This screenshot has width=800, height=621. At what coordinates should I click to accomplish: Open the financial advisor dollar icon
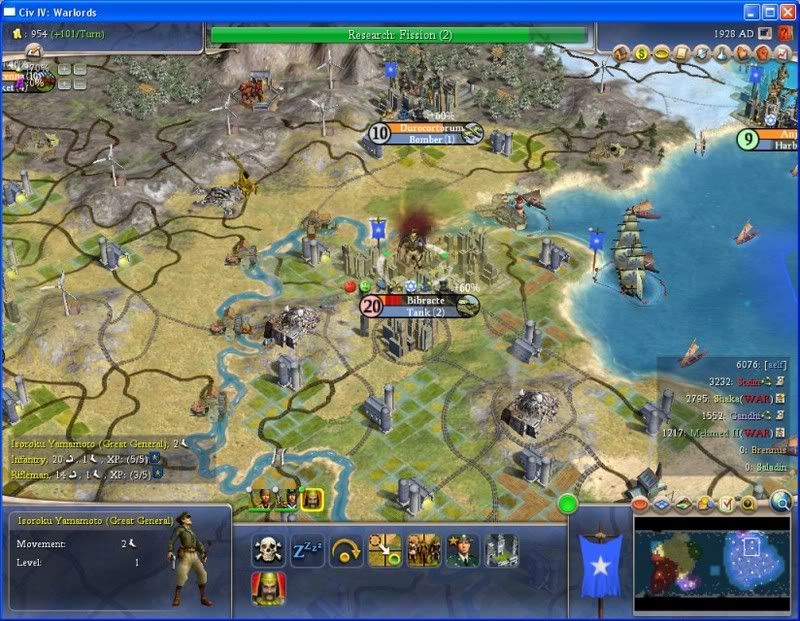(x=638, y=53)
